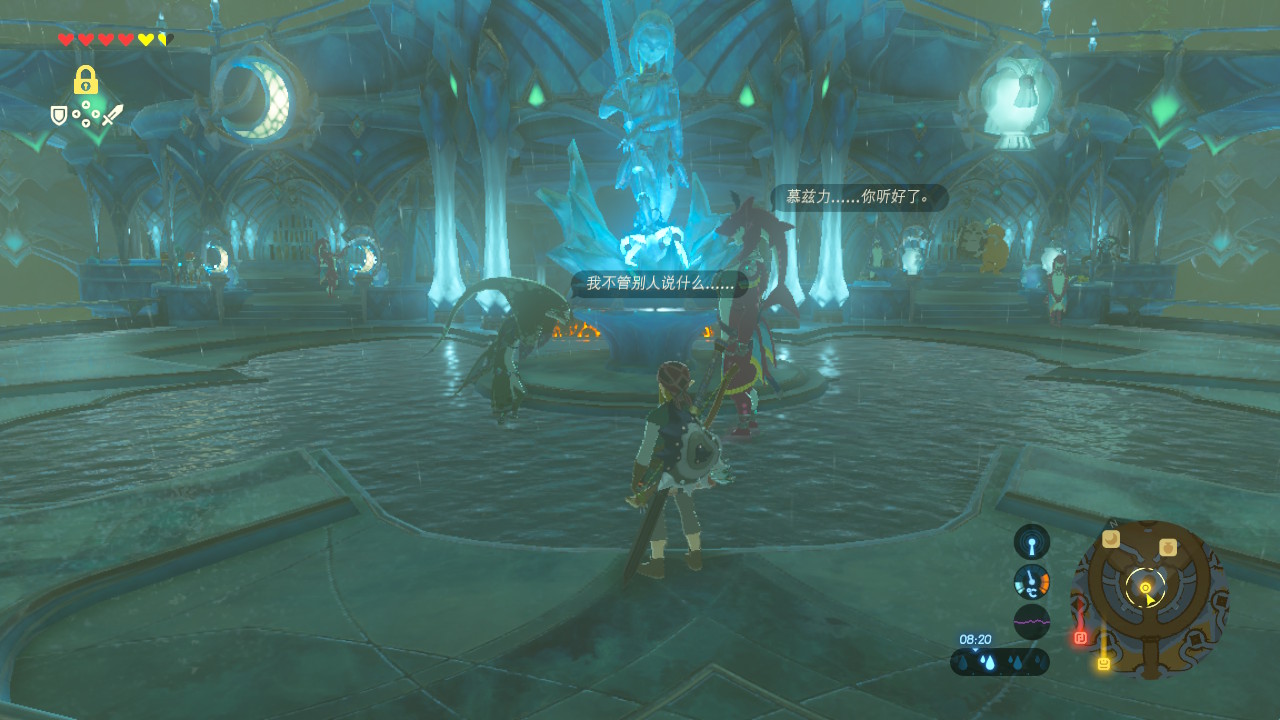Click the crescent moon inn marker

(1111, 539)
